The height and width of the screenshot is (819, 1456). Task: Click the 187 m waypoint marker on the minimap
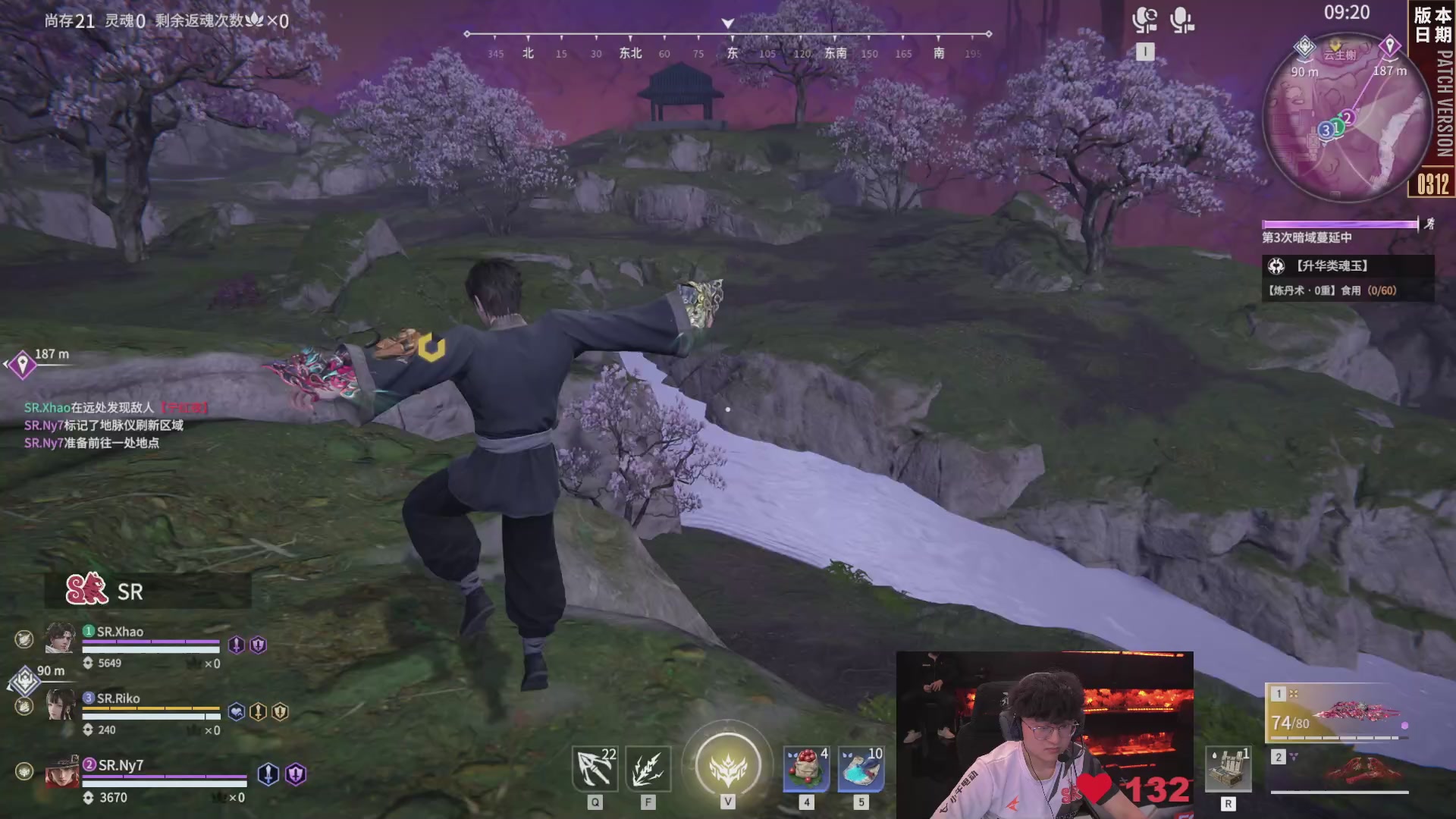point(1389,48)
